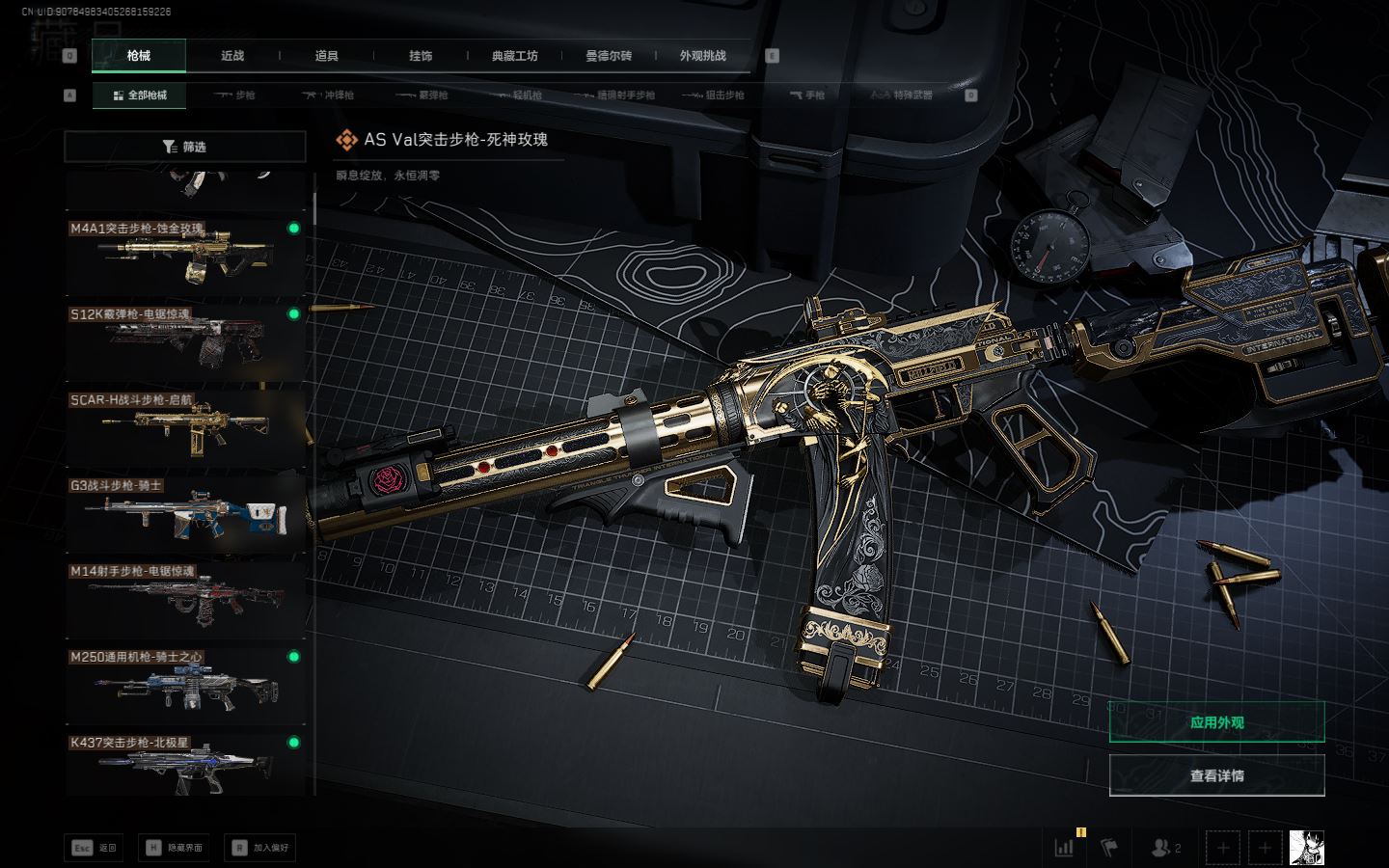Open the 筛选 filter button
Viewport: 1389px width, 868px height.
184,147
